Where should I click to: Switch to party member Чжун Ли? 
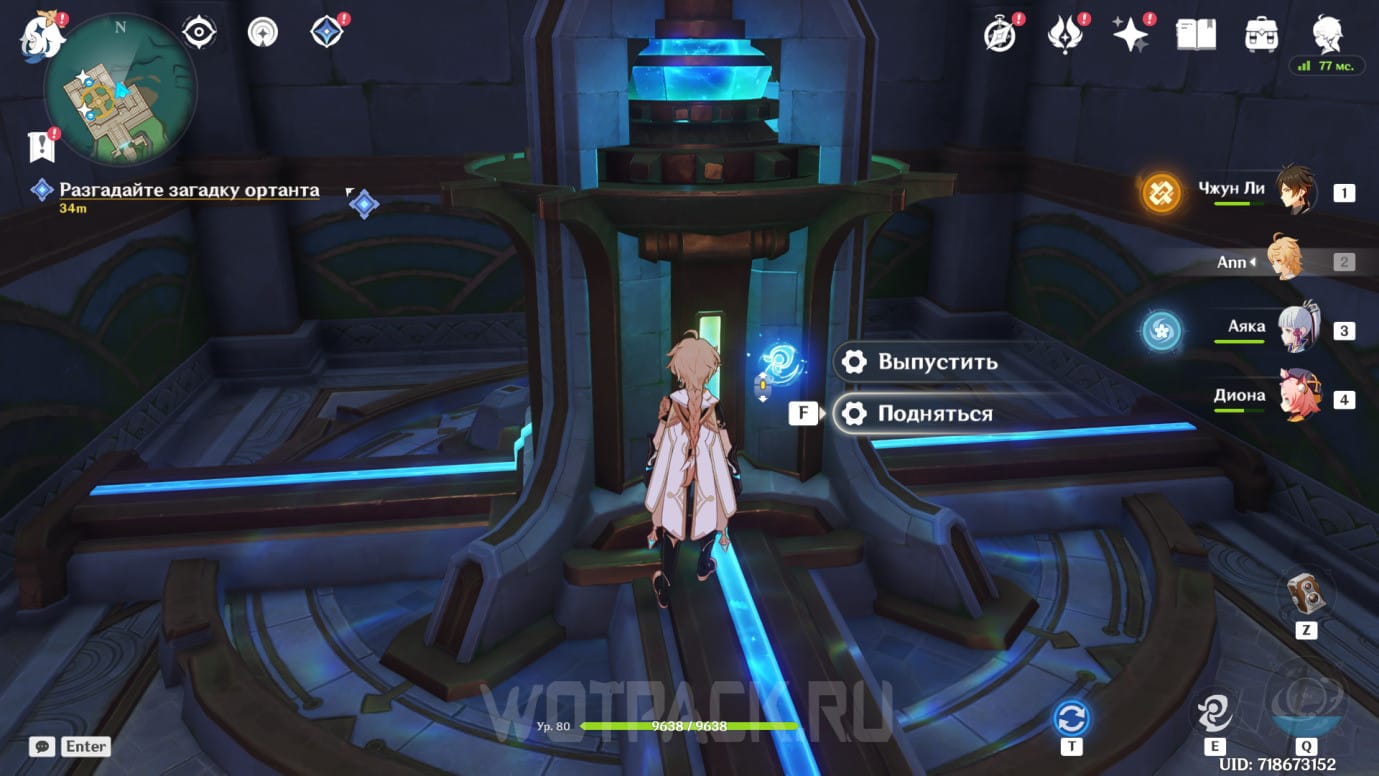[x=1296, y=190]
